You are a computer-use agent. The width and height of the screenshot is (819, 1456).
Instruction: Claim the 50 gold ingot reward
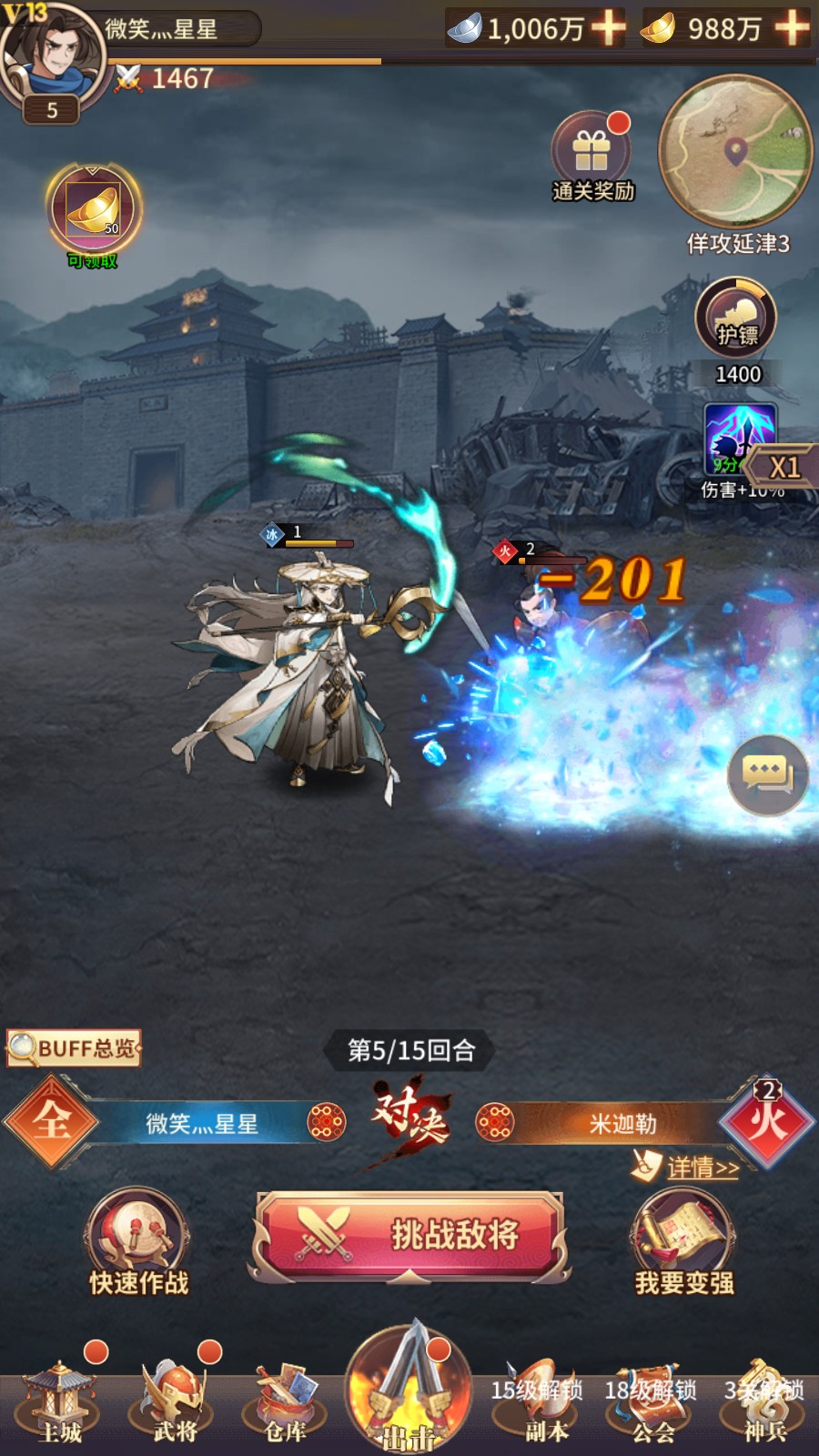coord(94,211)
